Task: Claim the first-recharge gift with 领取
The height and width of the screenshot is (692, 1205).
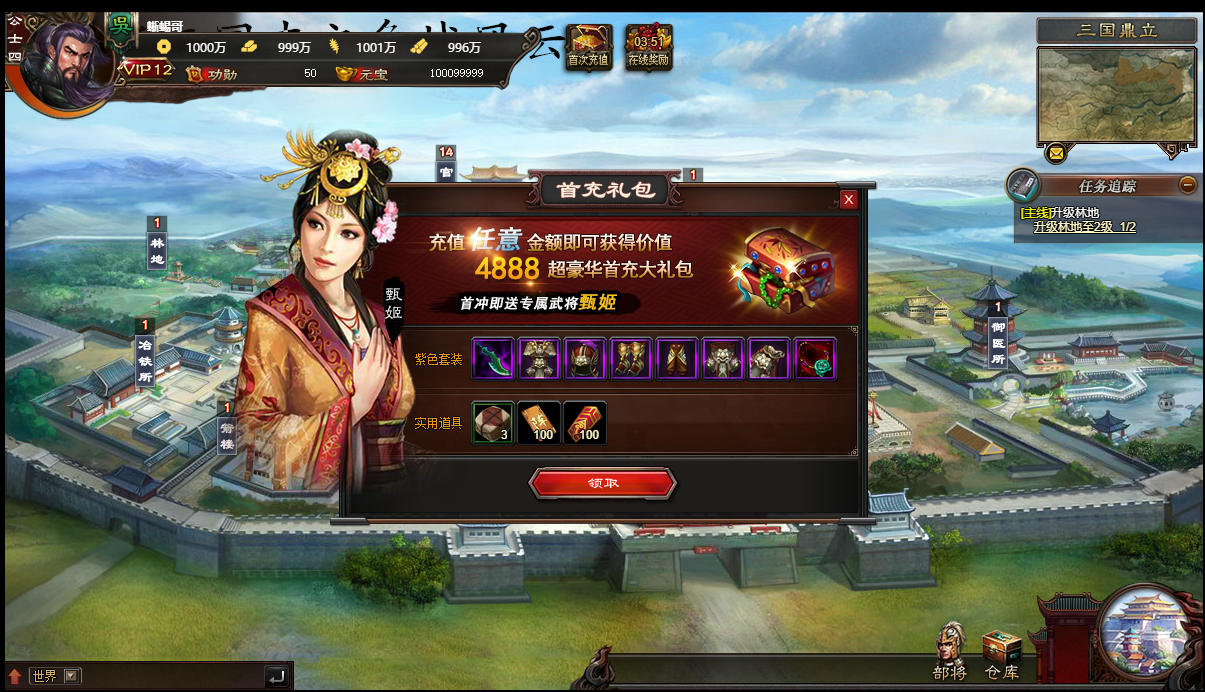Action: 602,483
